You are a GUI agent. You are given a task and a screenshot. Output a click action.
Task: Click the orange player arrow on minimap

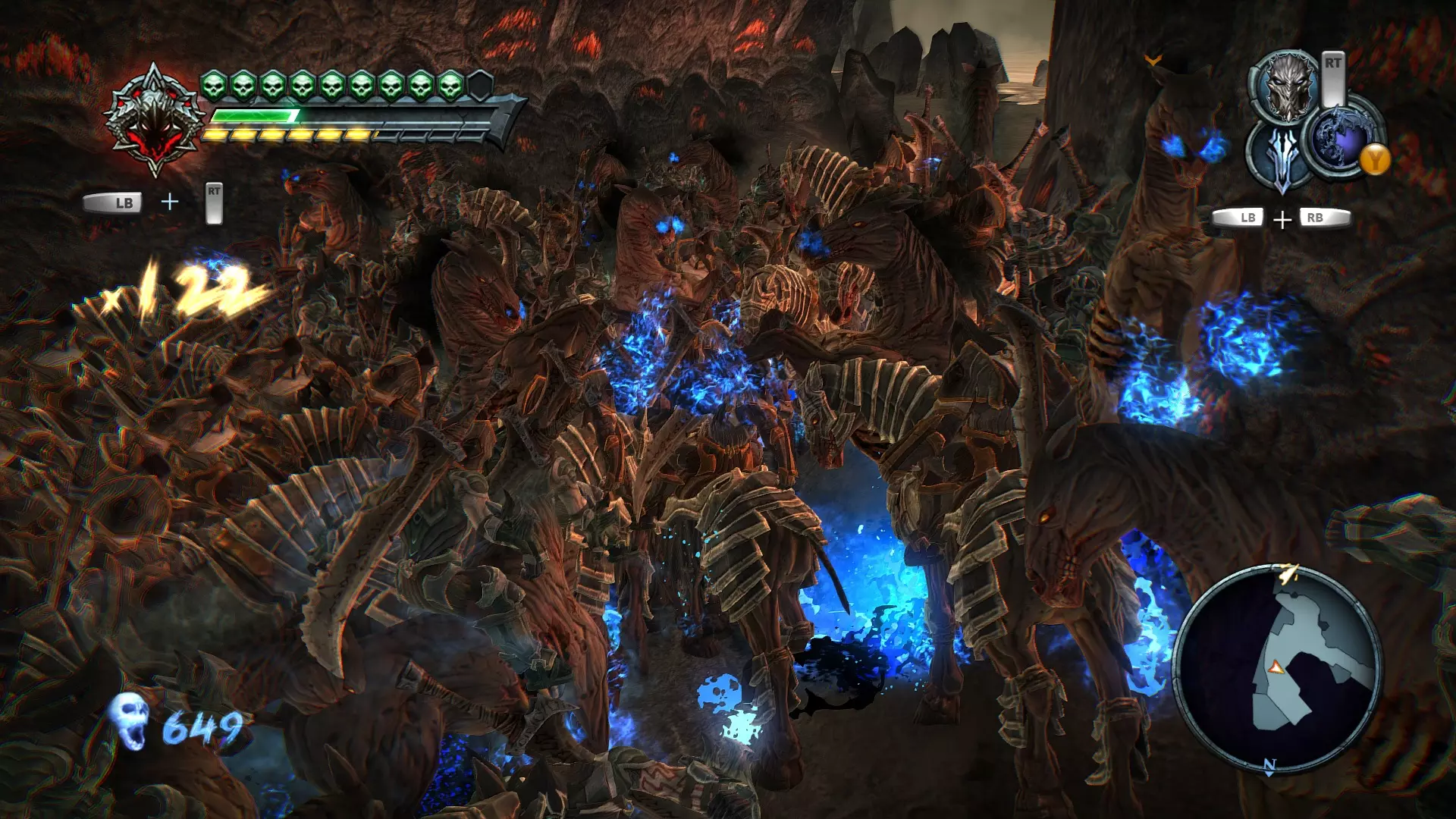pos(1276,667)
